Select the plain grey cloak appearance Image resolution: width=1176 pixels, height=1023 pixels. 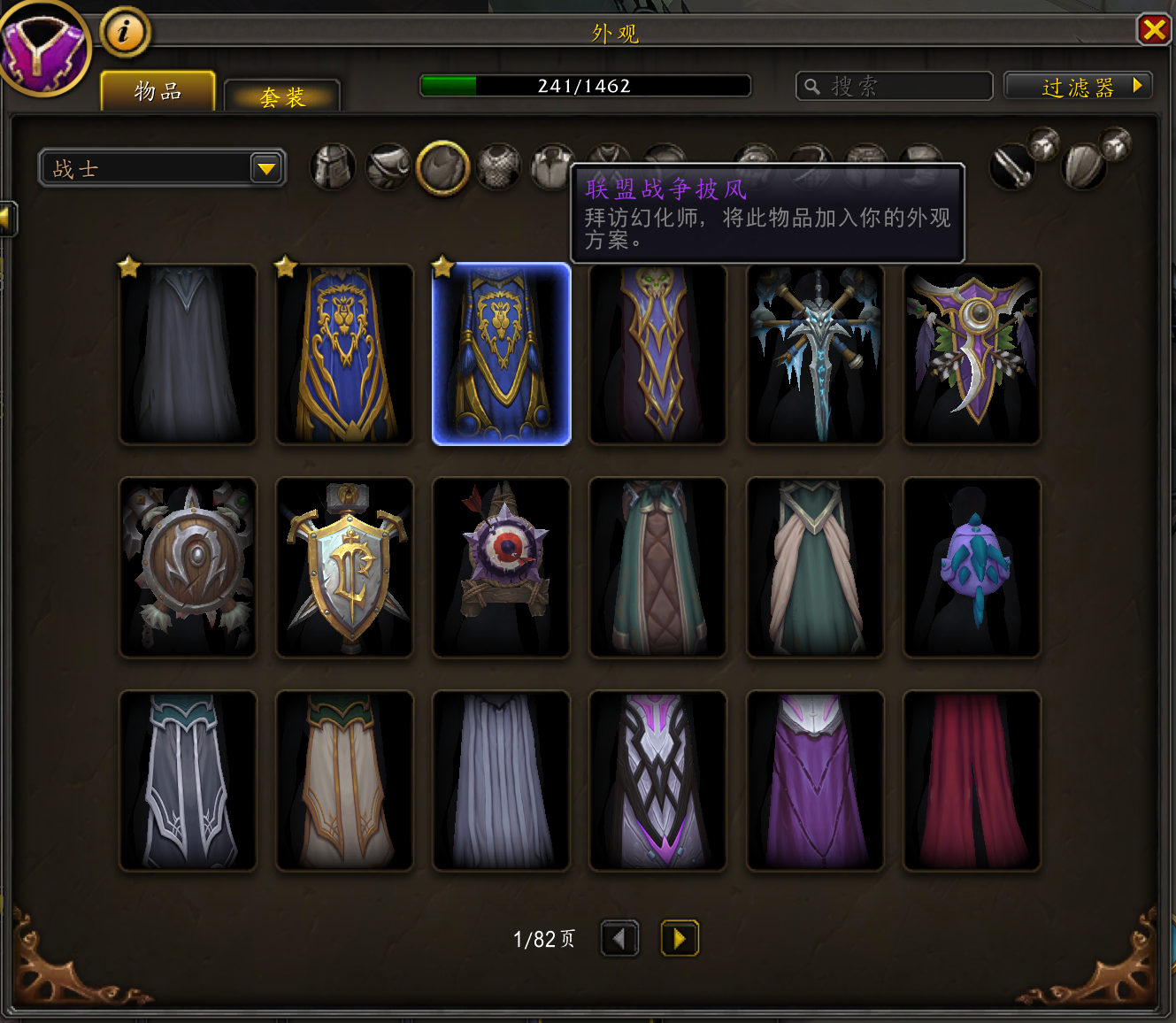(188, 354)
